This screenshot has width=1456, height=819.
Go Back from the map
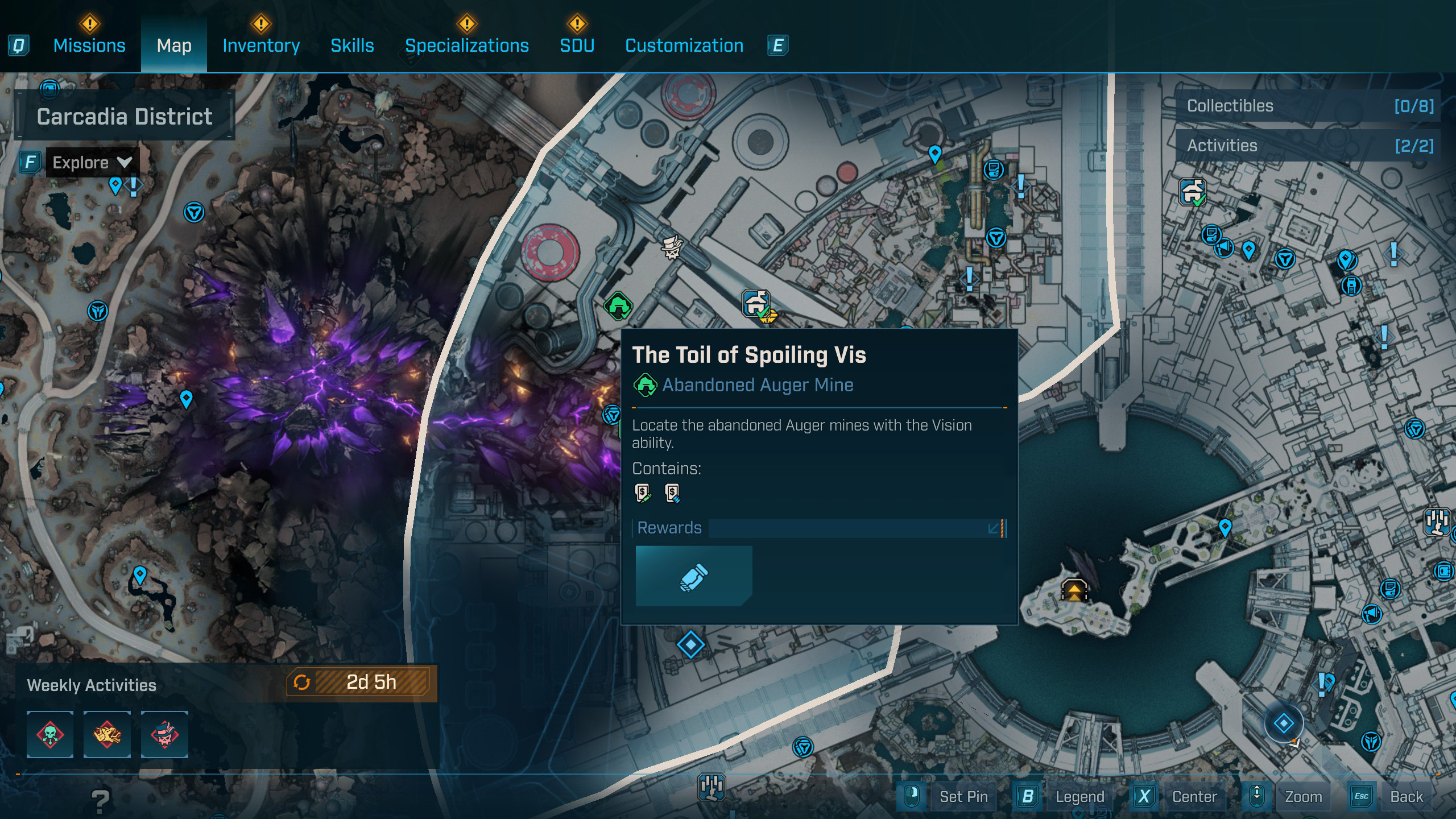click(1406, 797)
